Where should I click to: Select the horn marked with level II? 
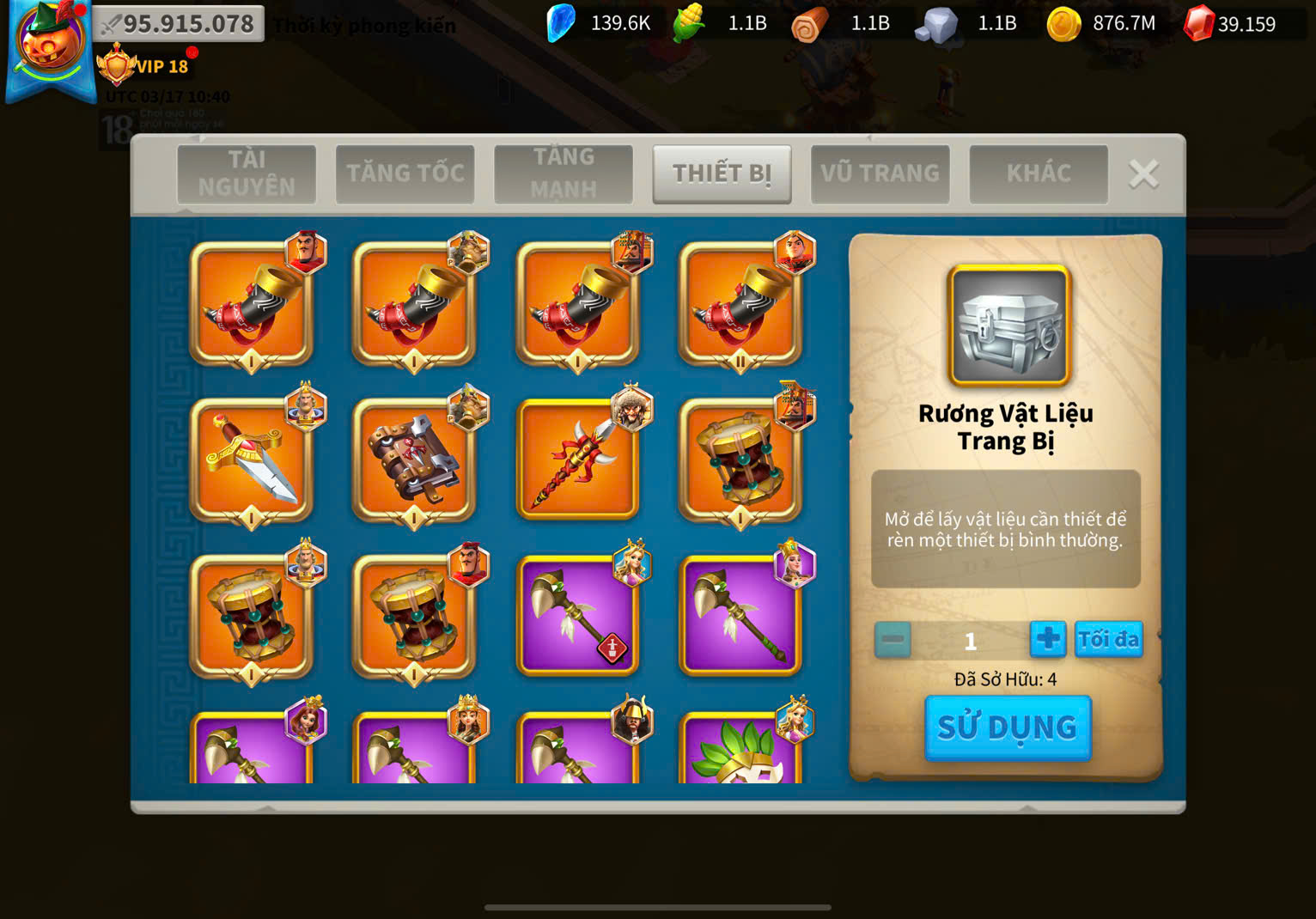(x=740, y=304)
